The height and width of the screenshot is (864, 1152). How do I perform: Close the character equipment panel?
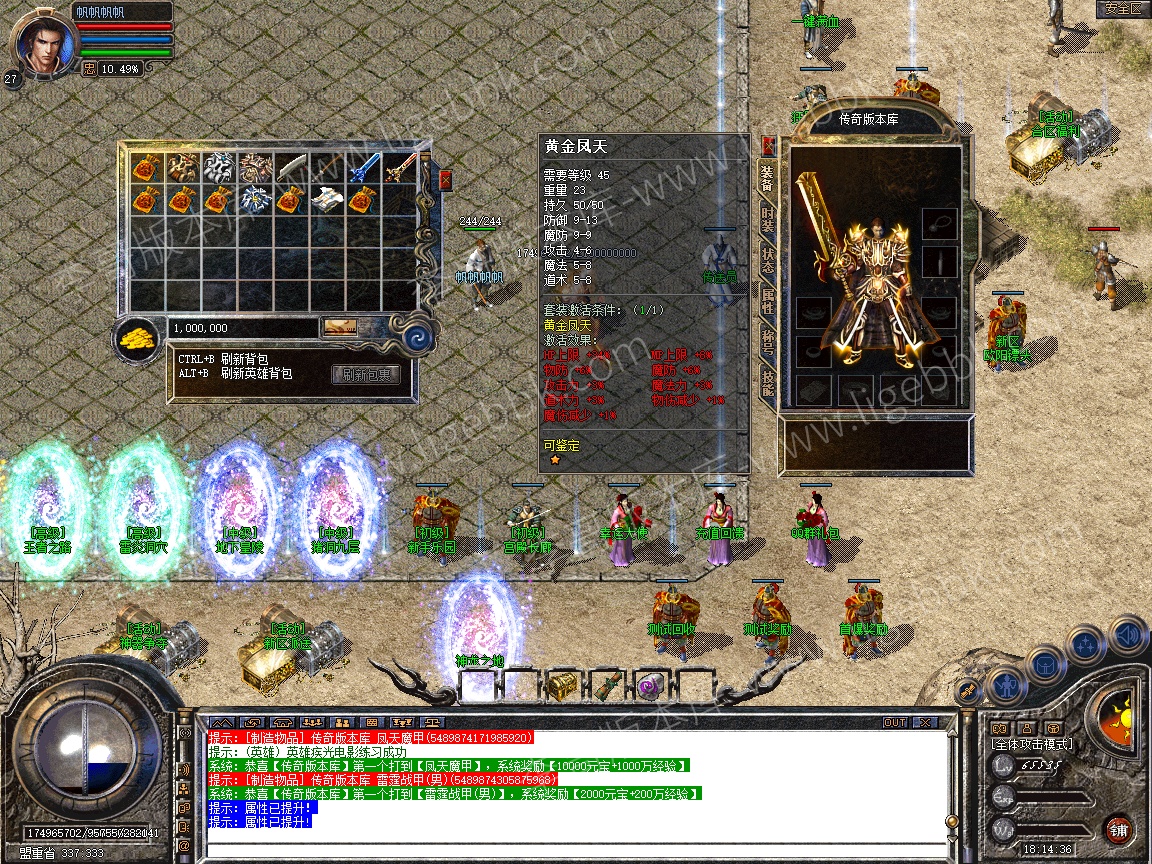pos(768,146)
